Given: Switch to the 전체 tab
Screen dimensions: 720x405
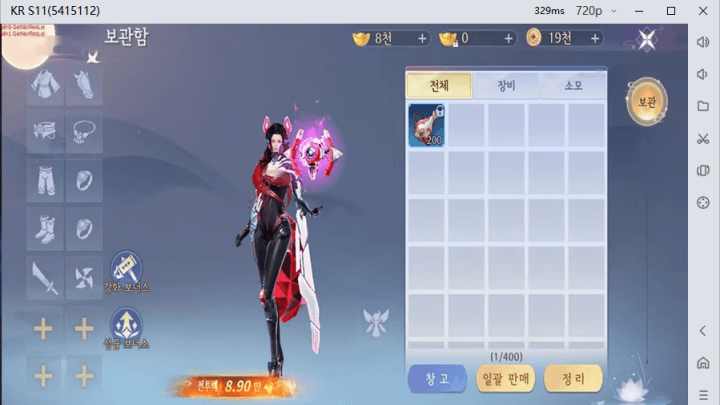Looking at the screenshot, I should click(439, 86).
